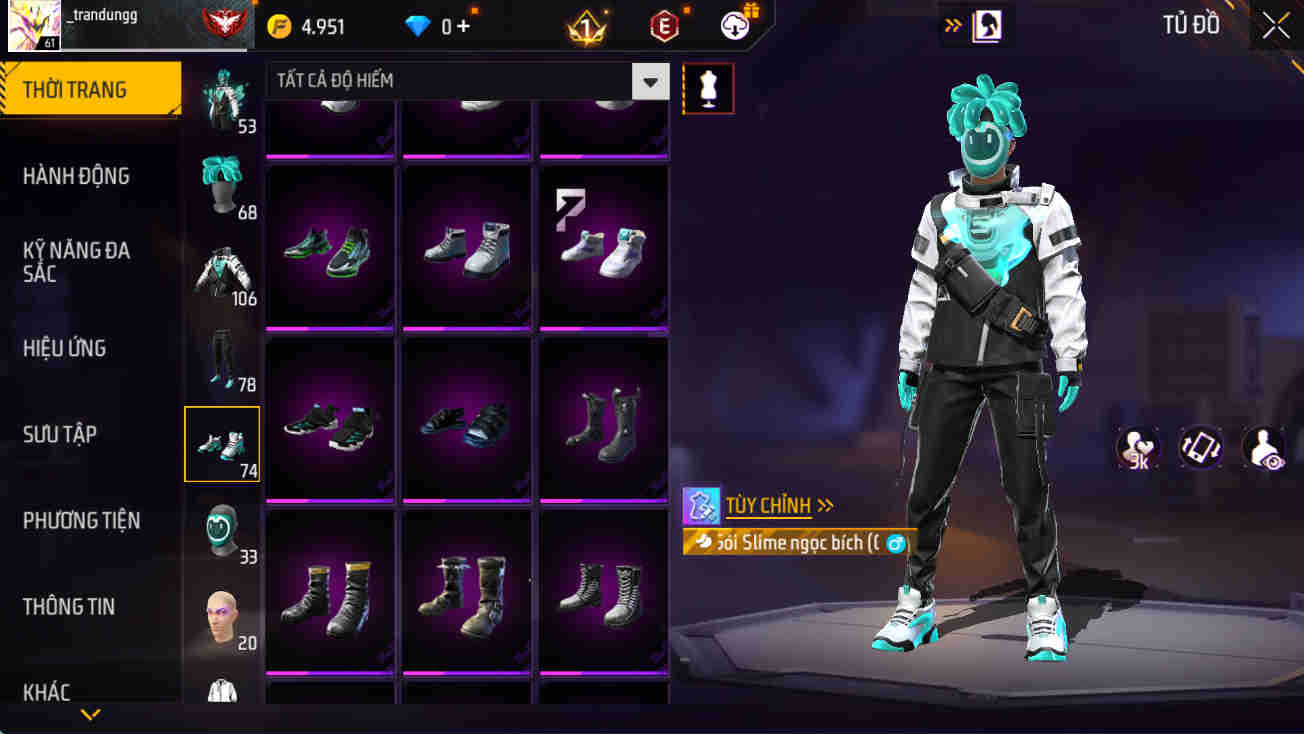Click the red E event badge icon
This screenshot has width=1304, height=734.
(663, 26)
